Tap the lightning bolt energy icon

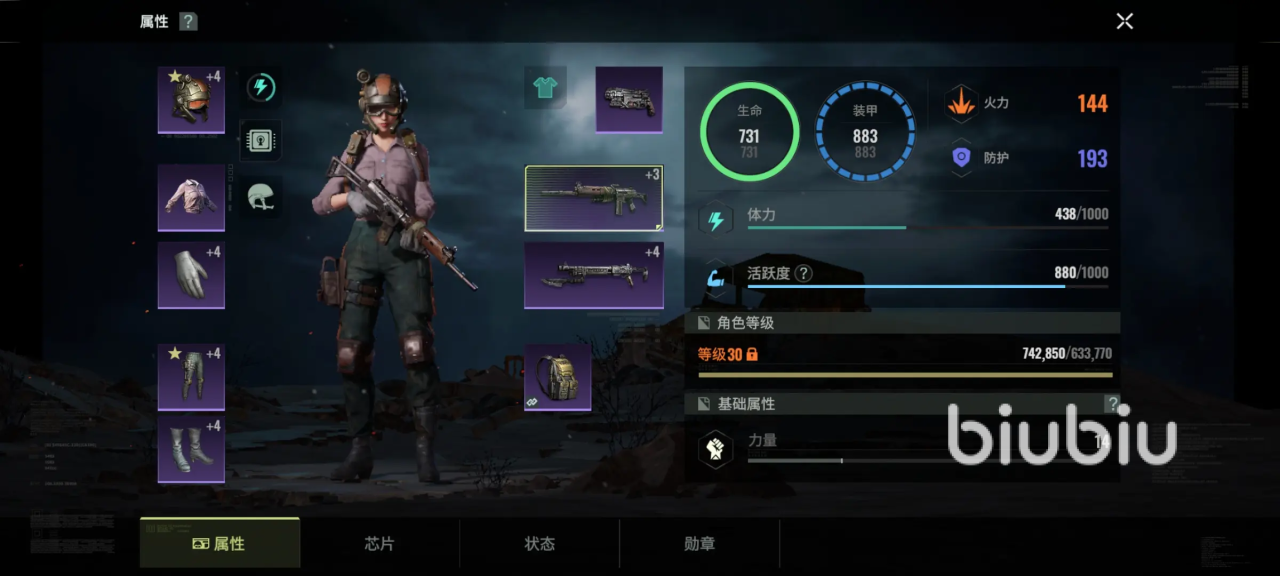pos(261,87)
